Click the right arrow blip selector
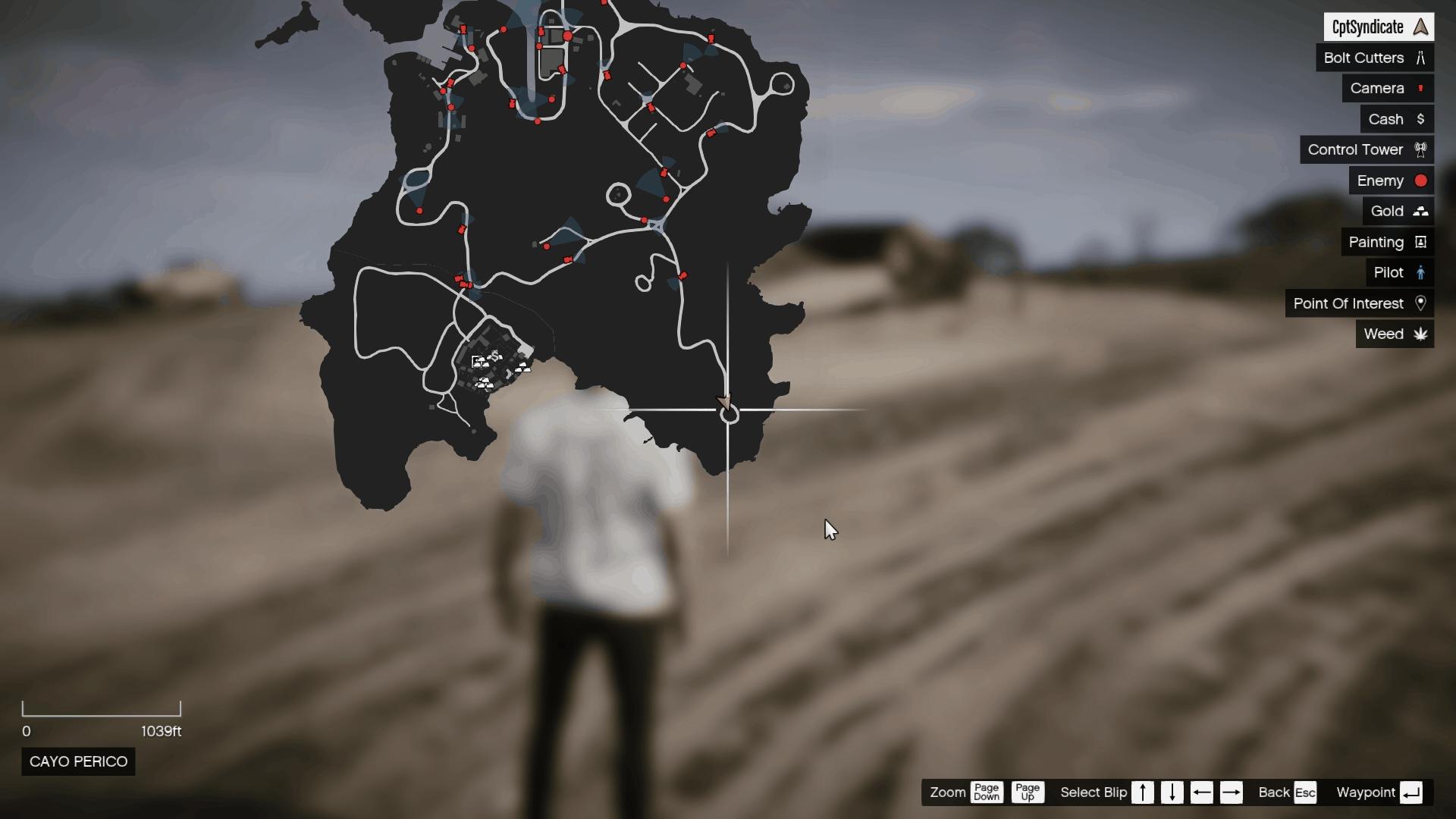This screenshot has height=819, width=1456. pos(1232,792)
